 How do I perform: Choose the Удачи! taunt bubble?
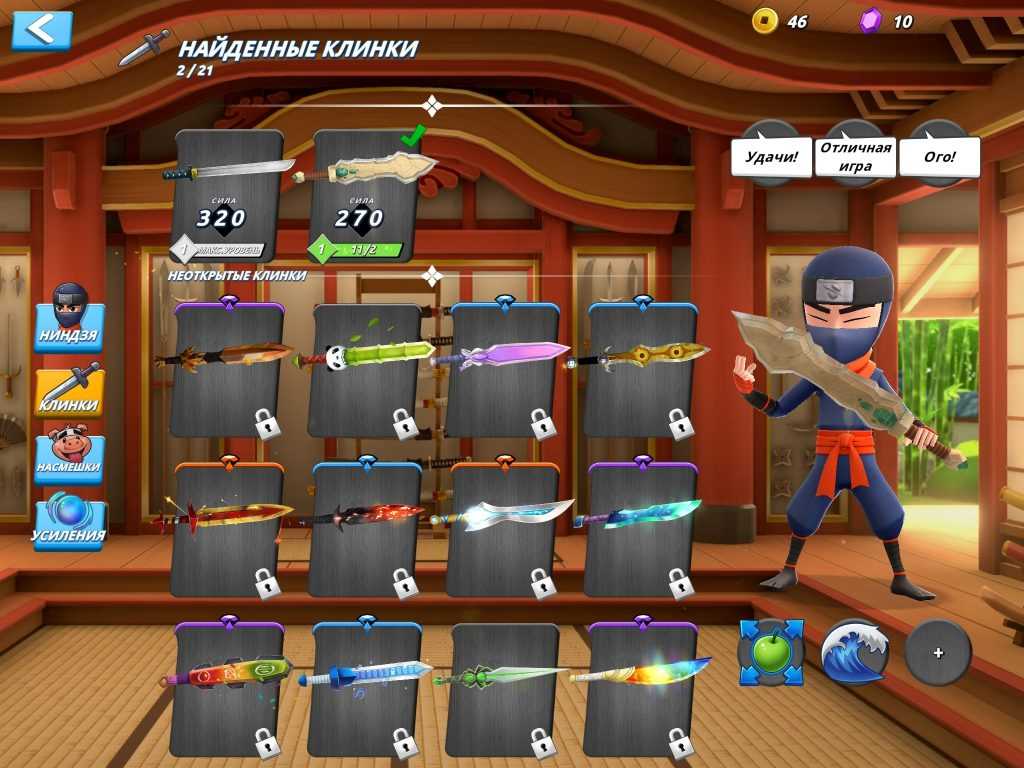point(771,157)
